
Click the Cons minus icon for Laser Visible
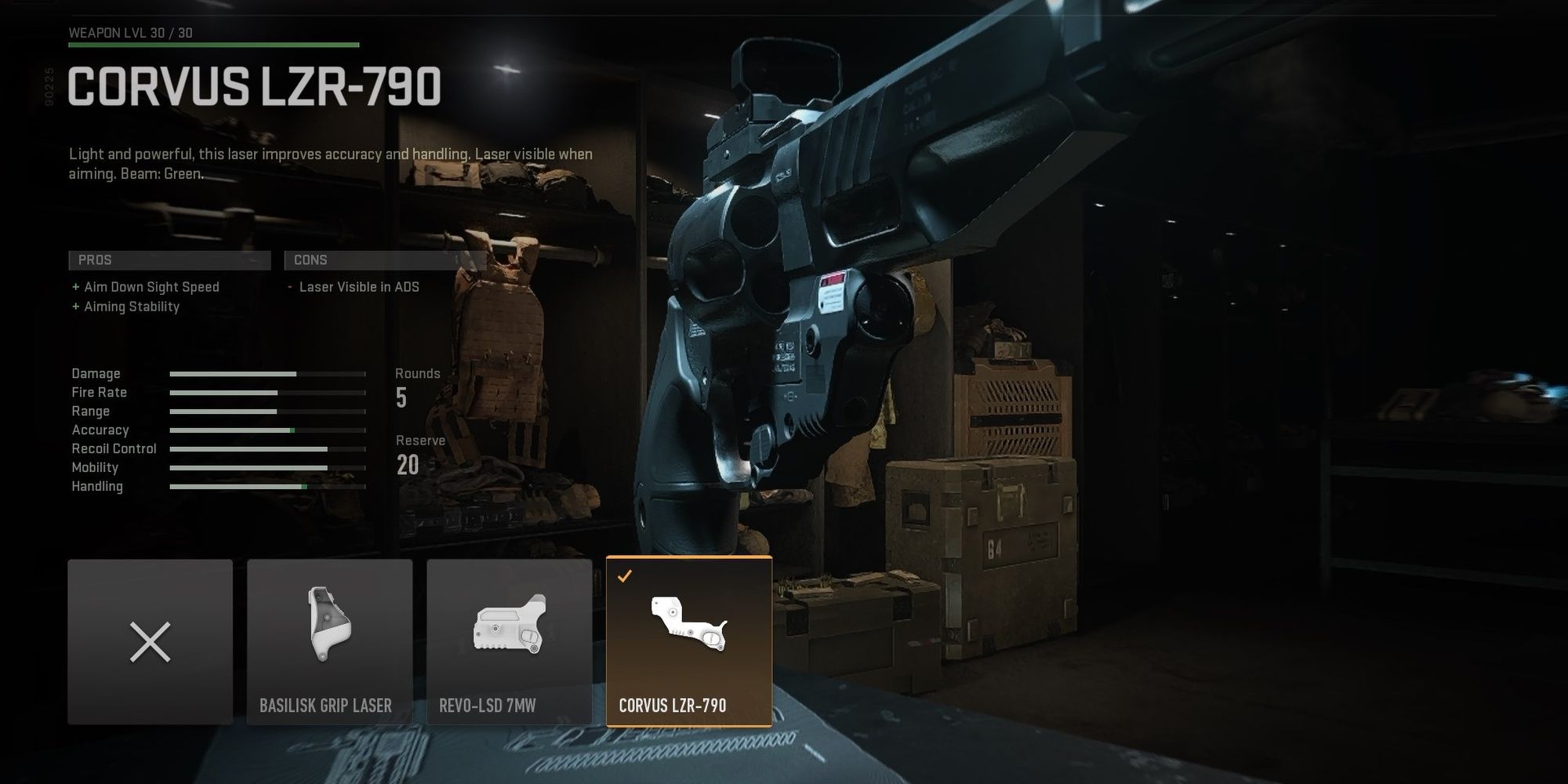290,286
